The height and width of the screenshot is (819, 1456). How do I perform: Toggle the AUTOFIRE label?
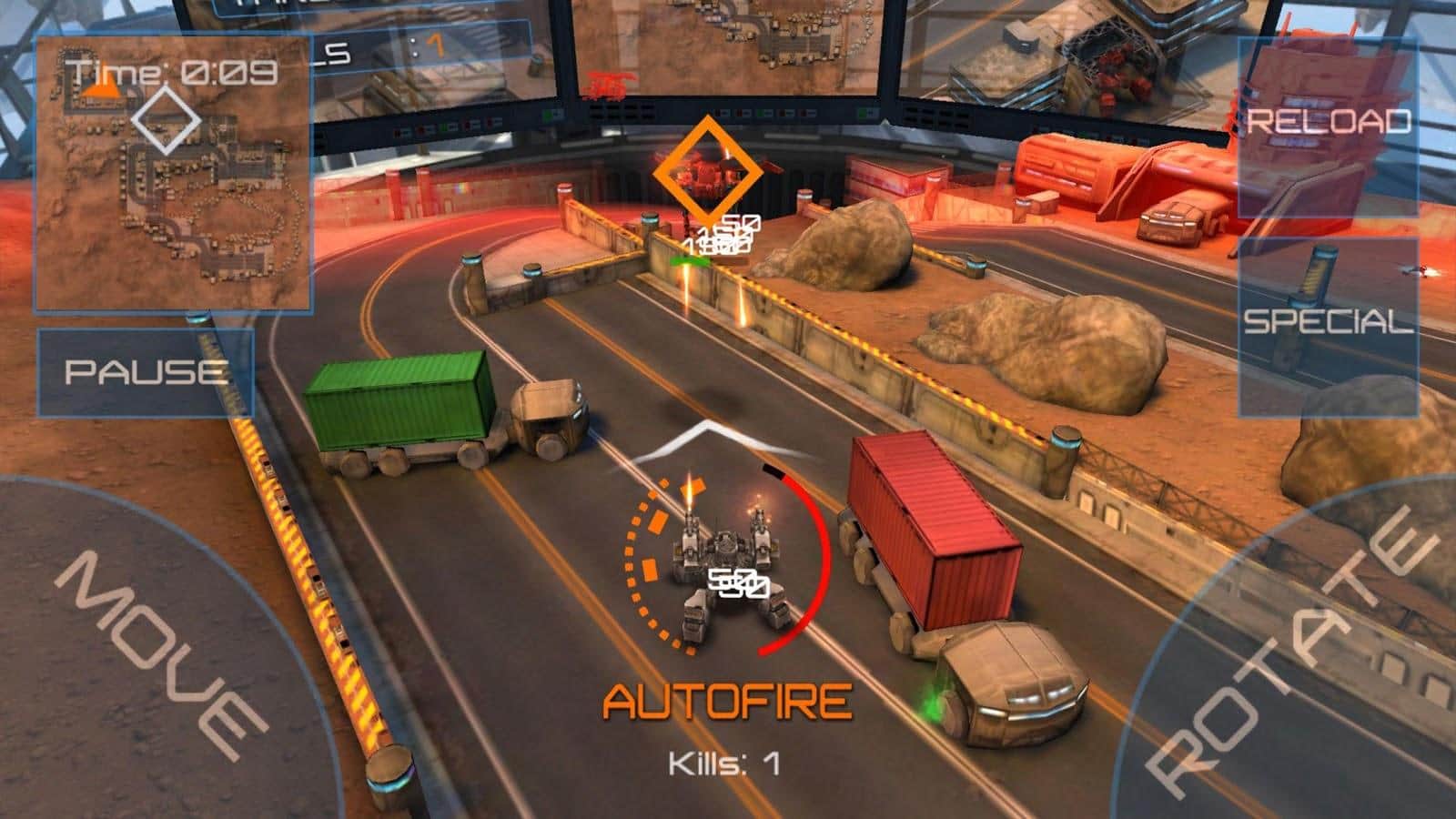728,702
